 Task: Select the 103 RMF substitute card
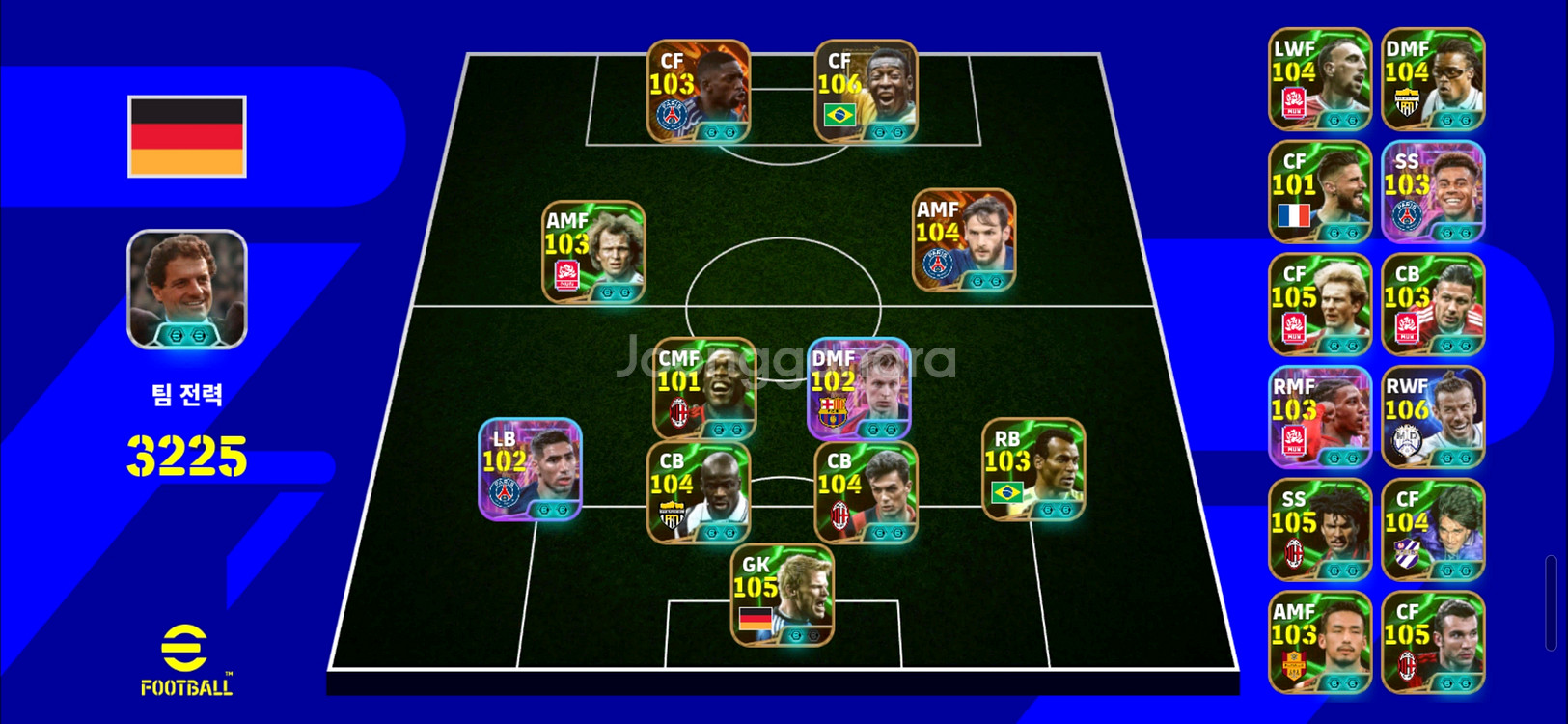1319,417
